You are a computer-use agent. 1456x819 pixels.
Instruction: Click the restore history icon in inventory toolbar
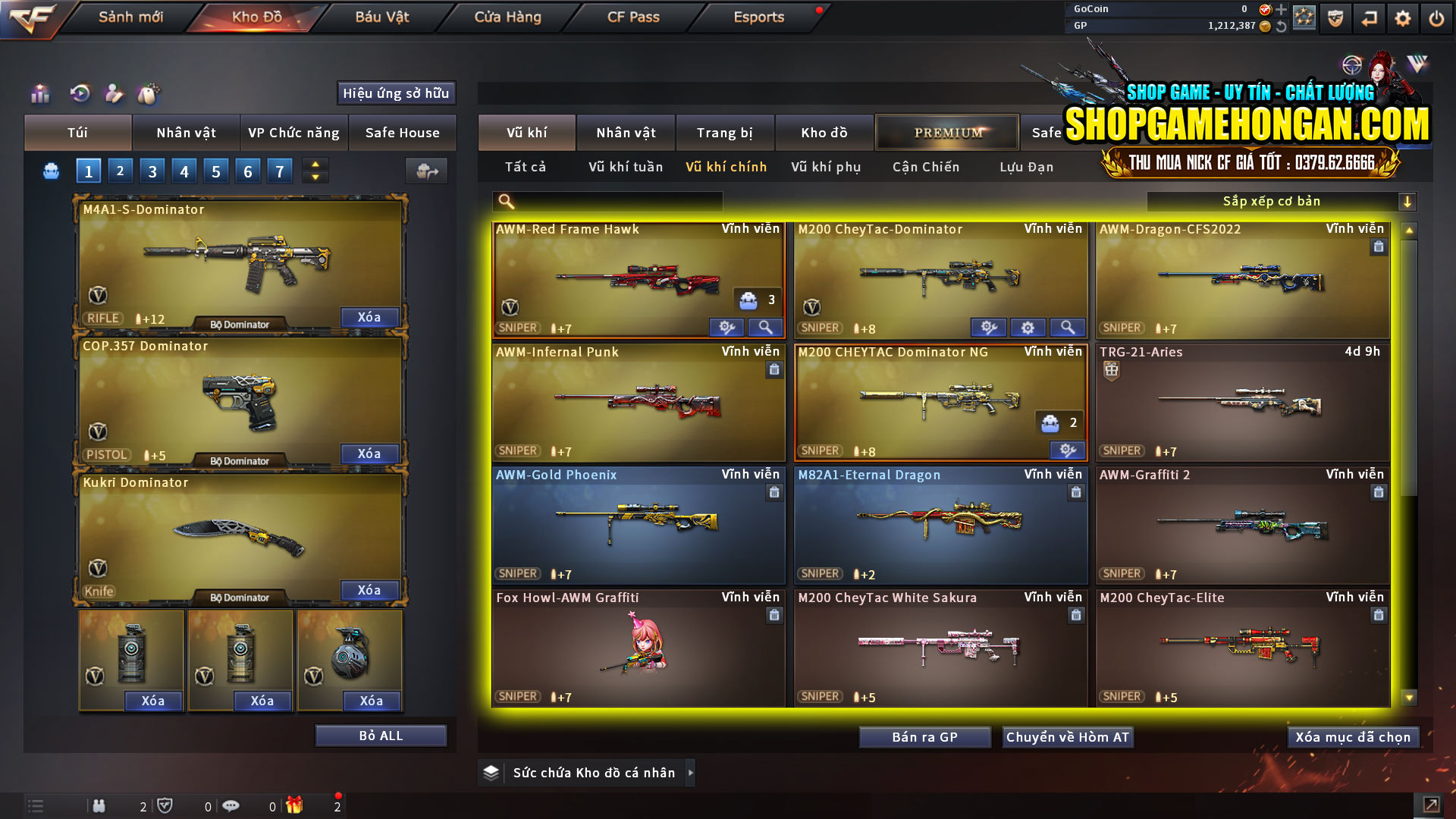pyautogui.click(x=79, y=93)
